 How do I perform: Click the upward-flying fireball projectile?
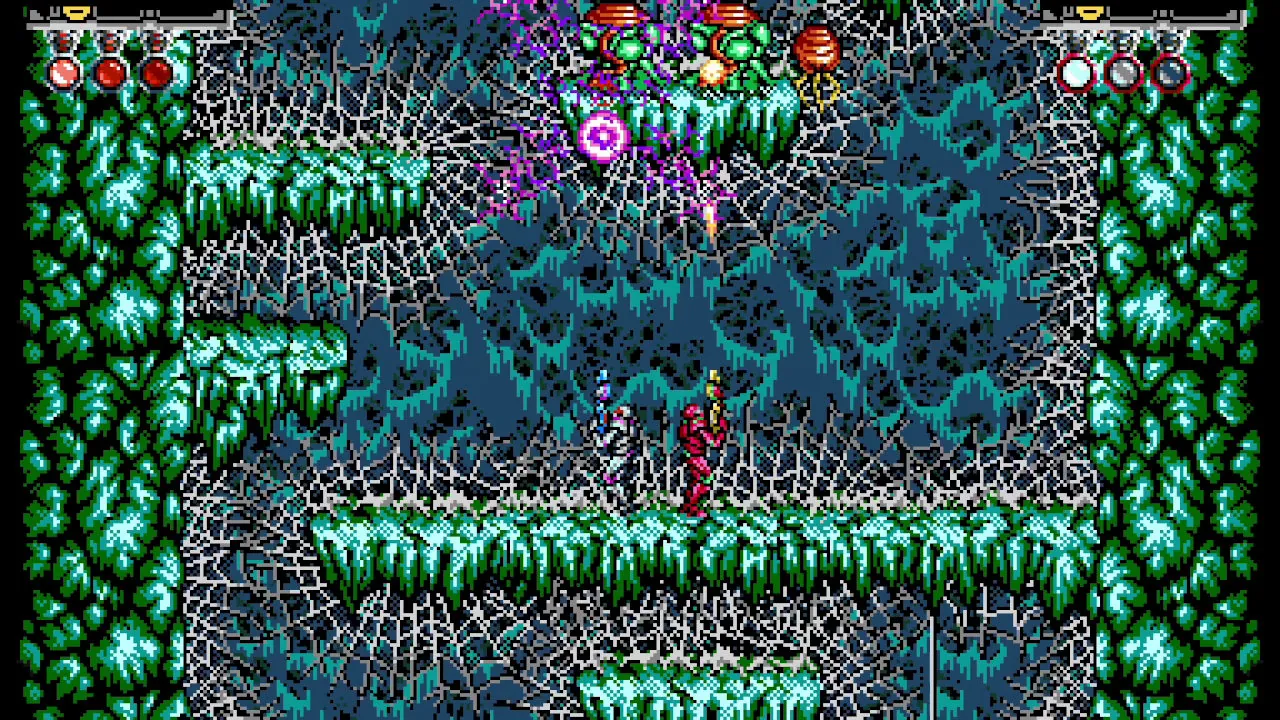point(710,220)
